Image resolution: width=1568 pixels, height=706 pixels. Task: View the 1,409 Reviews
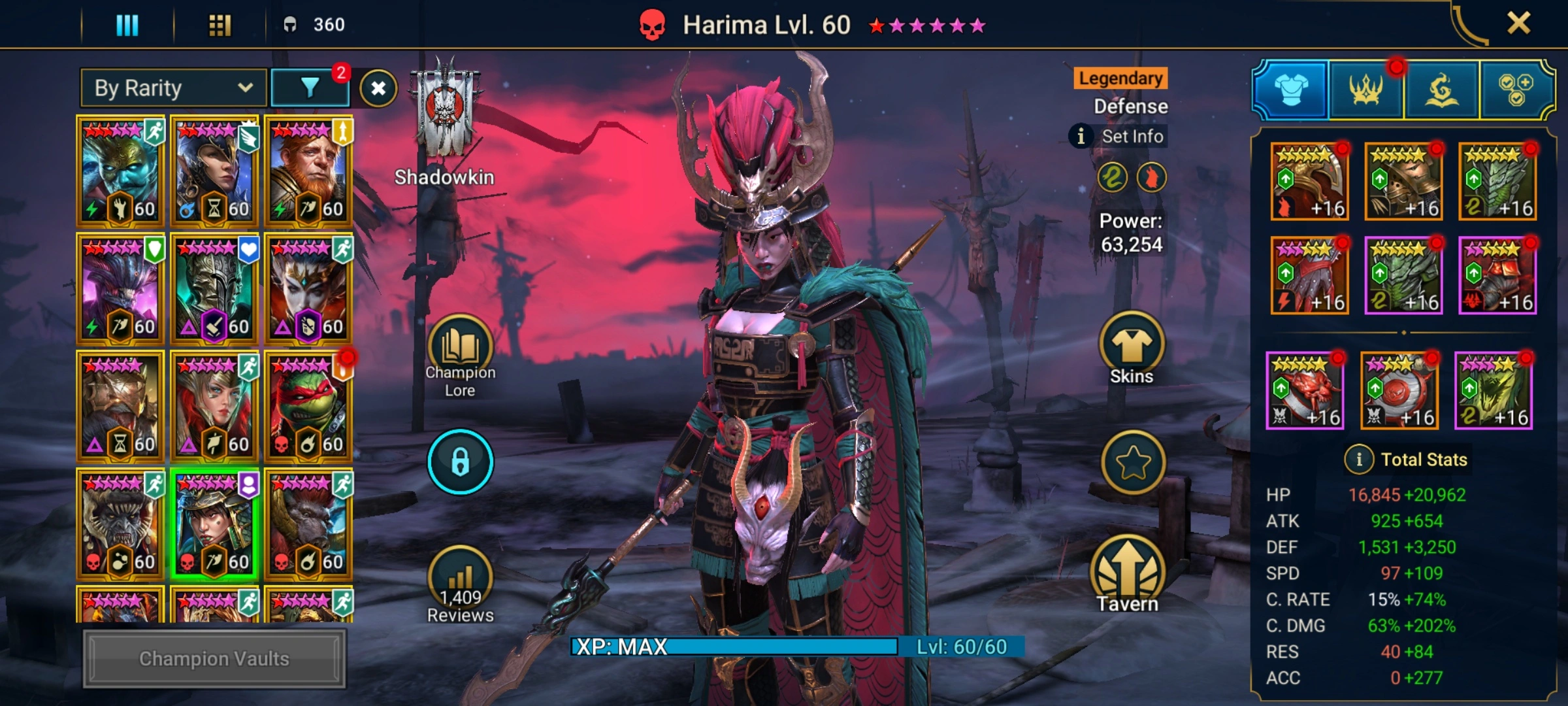[460, 585]
